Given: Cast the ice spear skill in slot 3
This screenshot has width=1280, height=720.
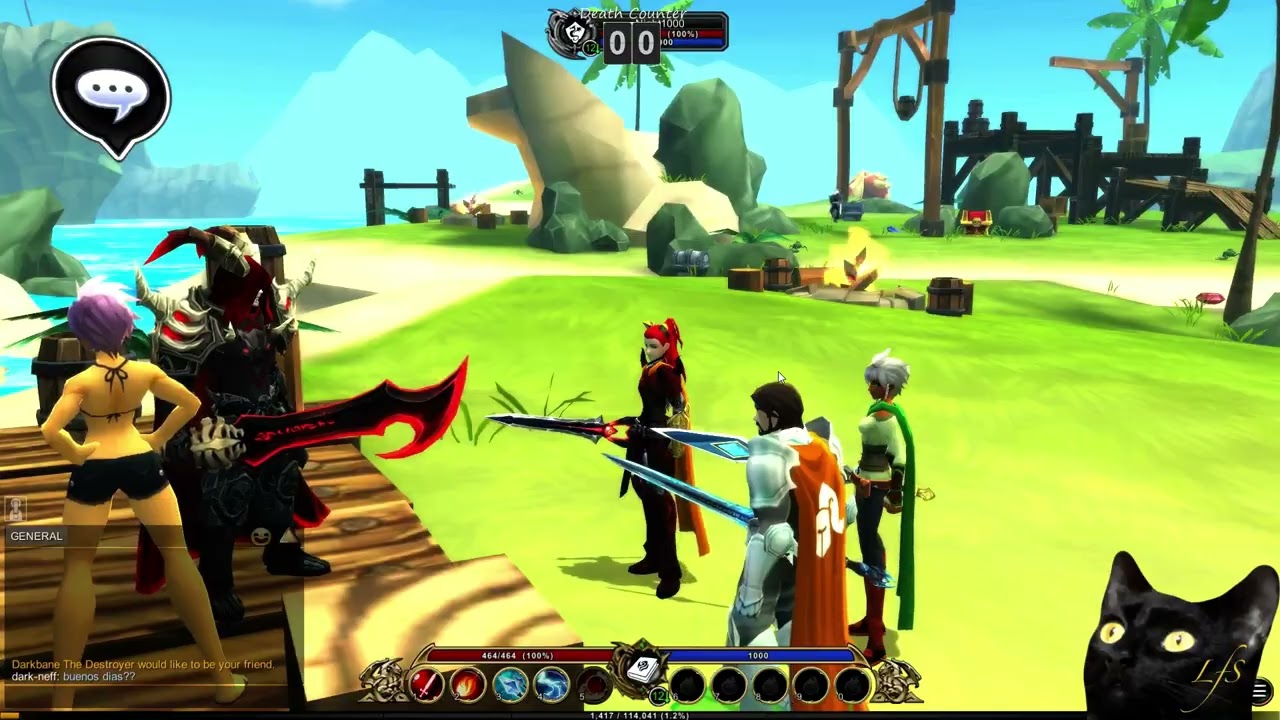Looking at the screenshot, I should [x=510, y=685].
